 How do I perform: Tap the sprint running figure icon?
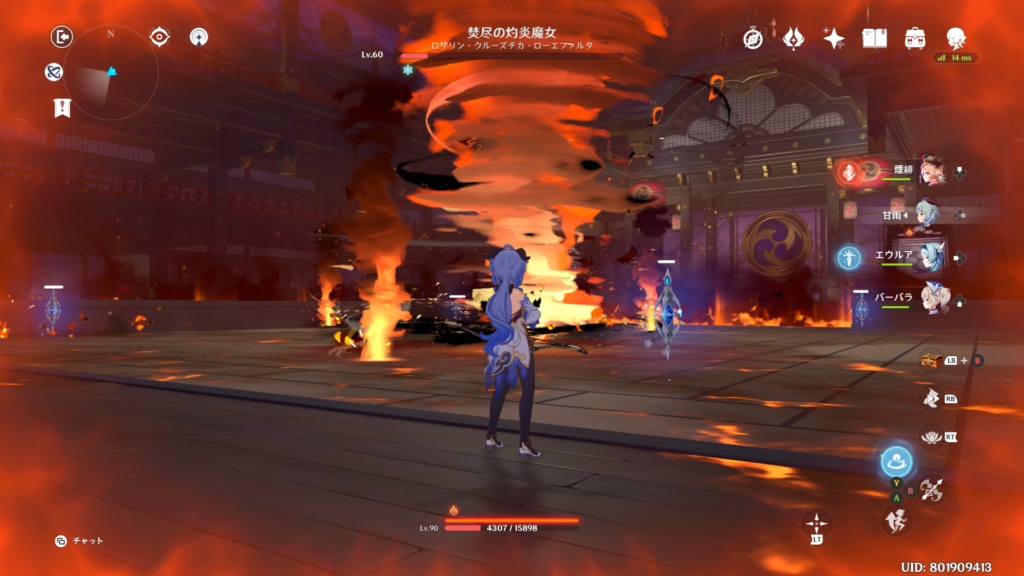896,520
